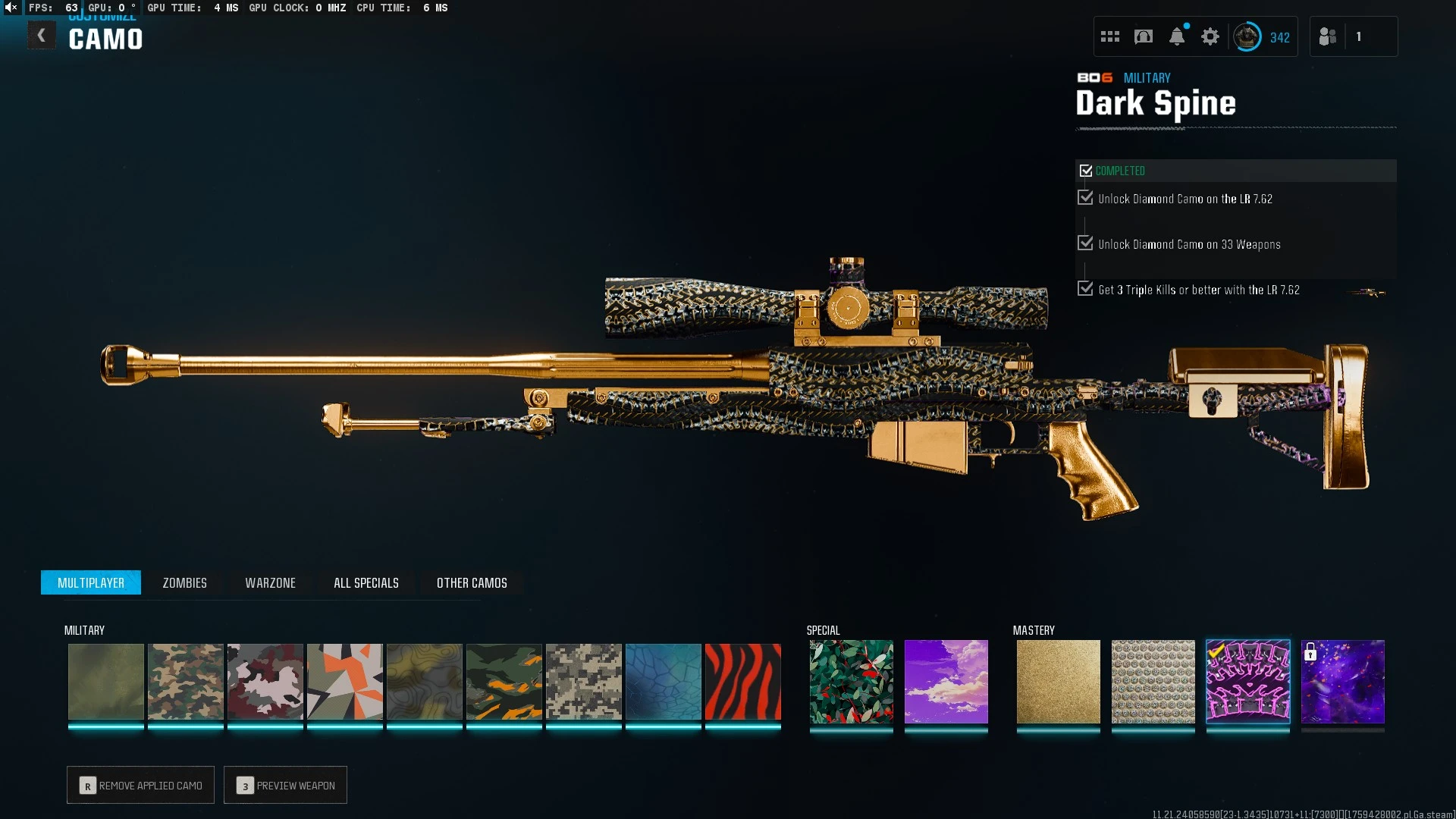
Task: Open the Warzone camo tab
Action: (270, 582)
